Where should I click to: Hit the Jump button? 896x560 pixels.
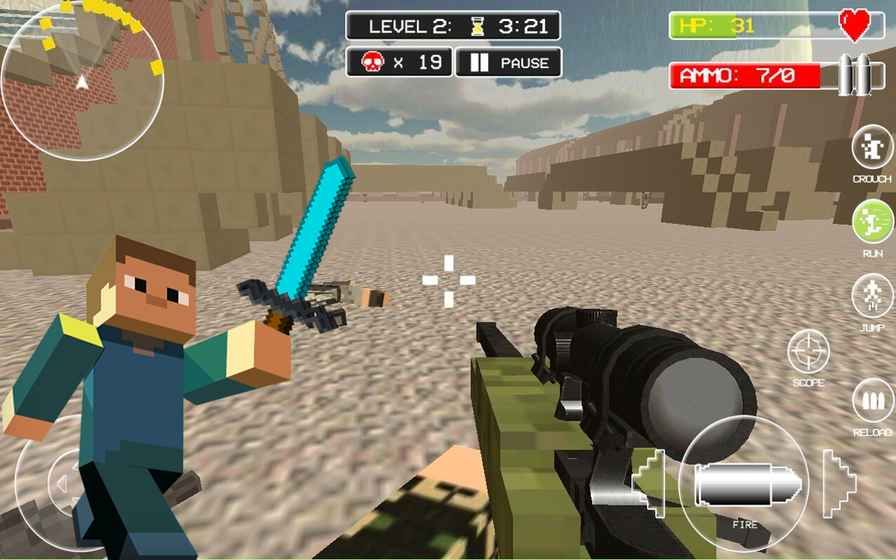click(871, 295)
